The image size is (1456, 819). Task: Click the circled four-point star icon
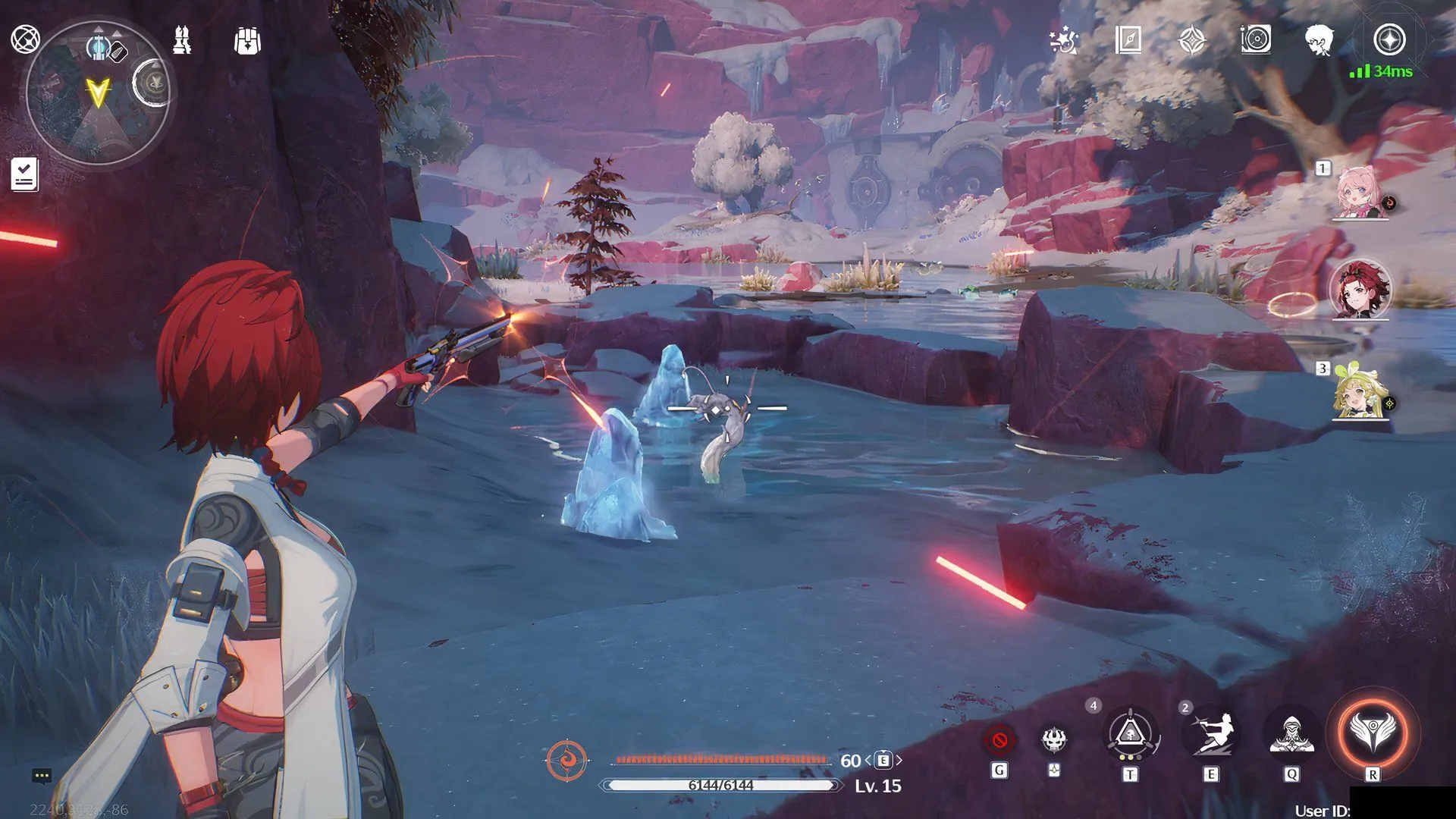1389,39
